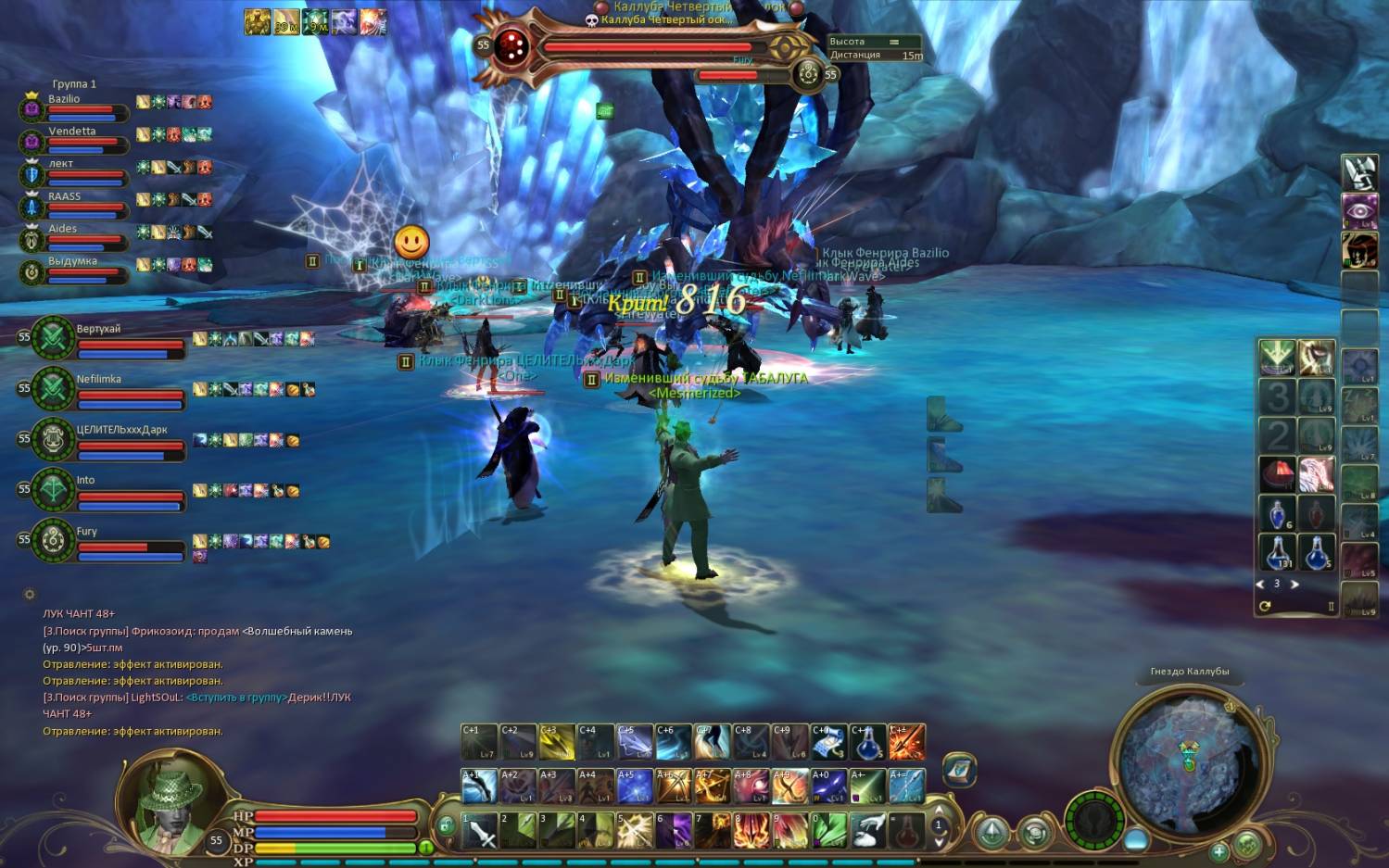
Task: Trigger the fiery arrows skill in slot 8
Action: tap(751, 830)
